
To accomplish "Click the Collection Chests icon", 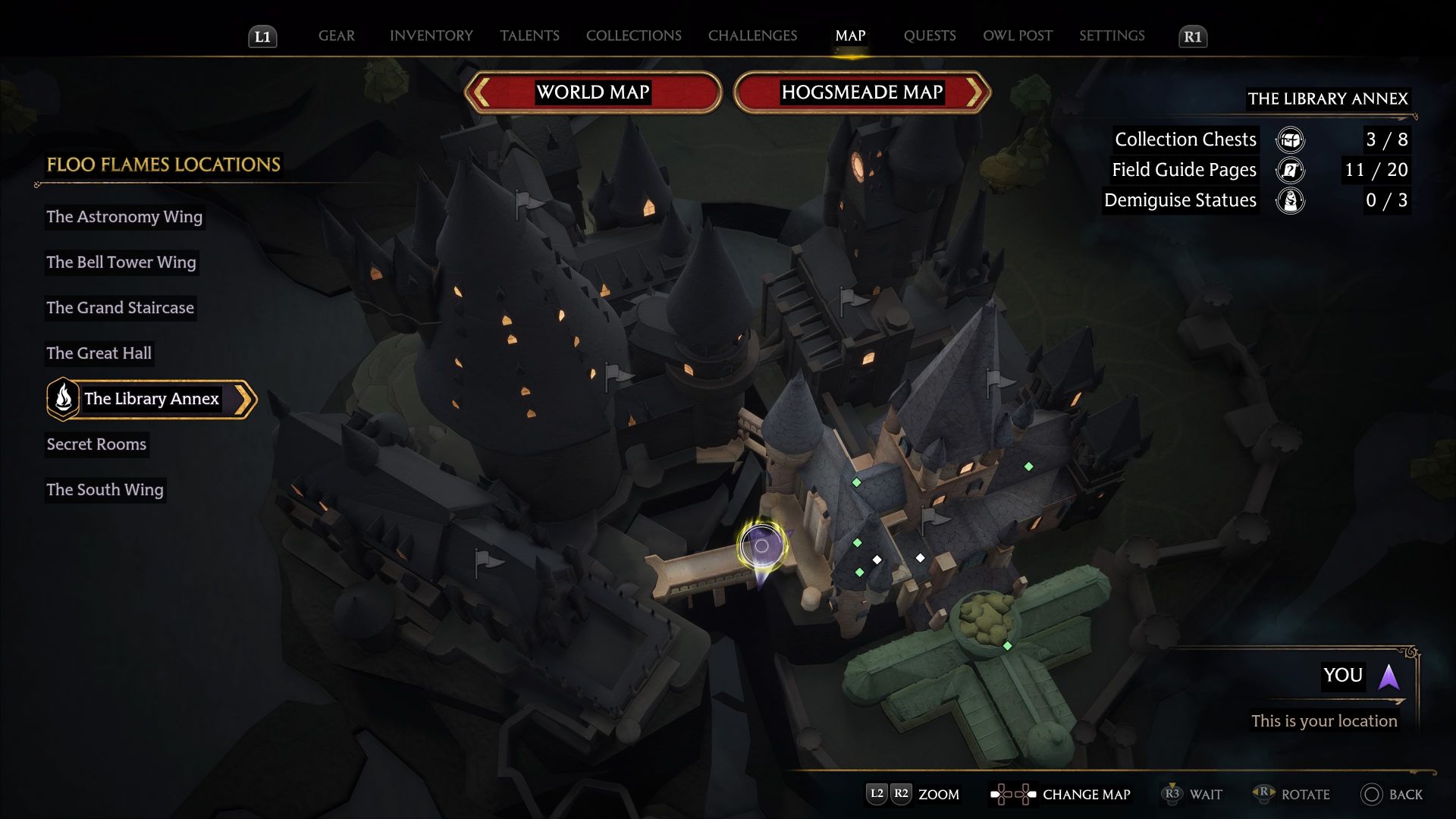I will 1290,140.
